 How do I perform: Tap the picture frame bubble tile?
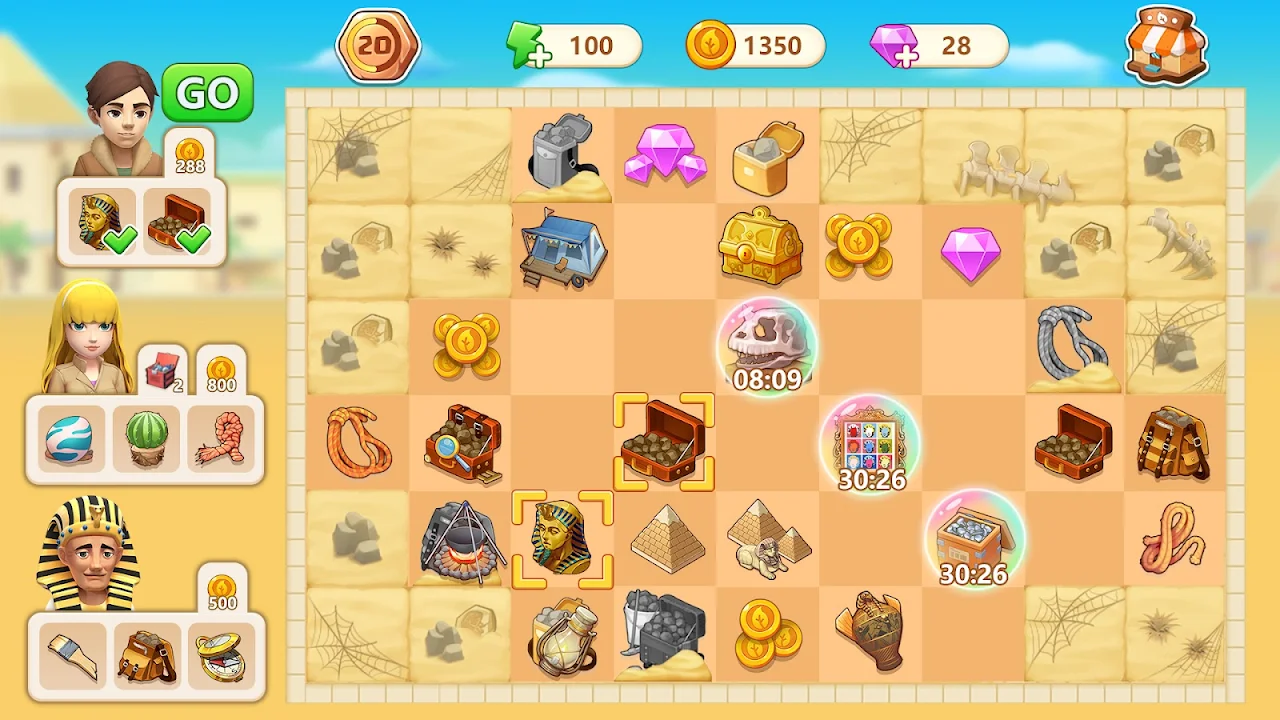click(871, 445)
